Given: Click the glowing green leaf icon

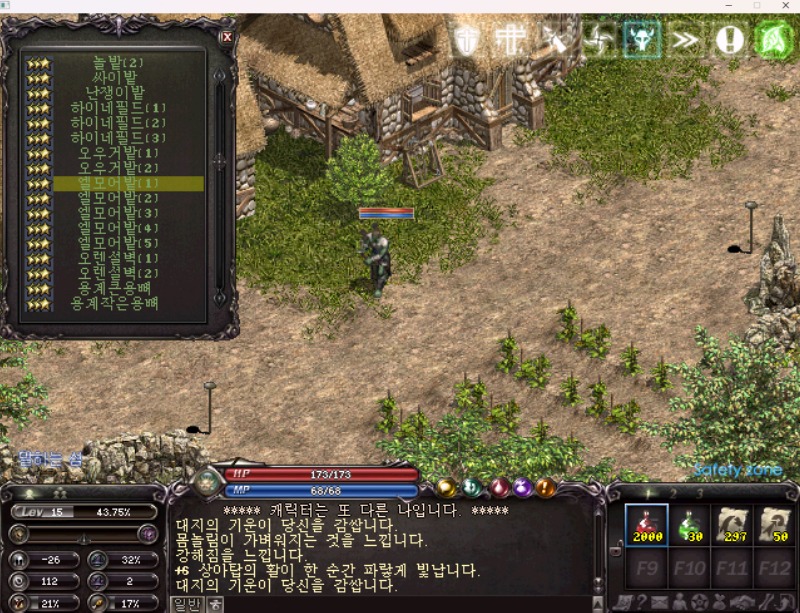Looking at the screenshot, I should click(774, 40).
